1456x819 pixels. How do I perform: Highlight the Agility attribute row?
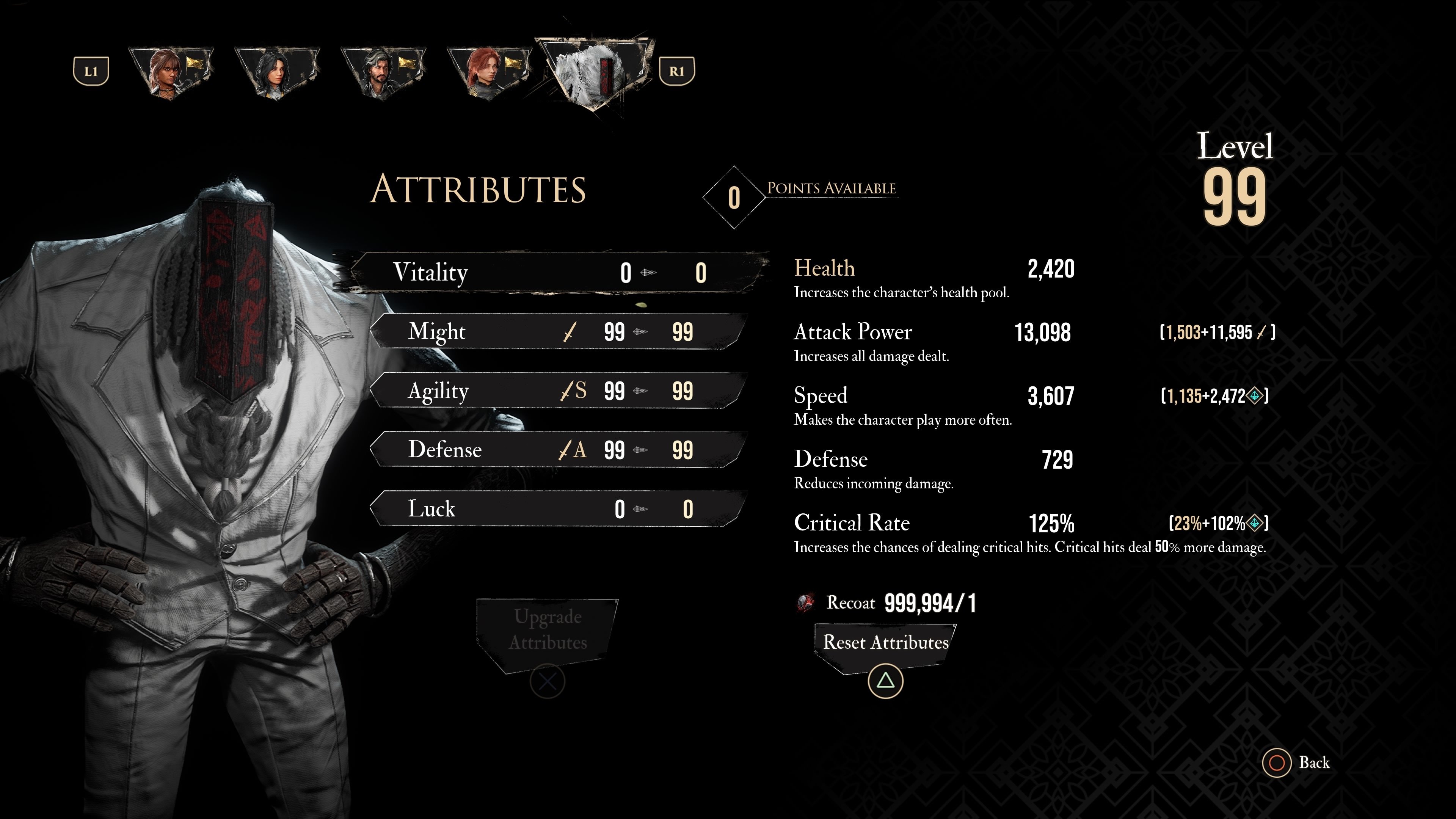click(x=557, y=391)
